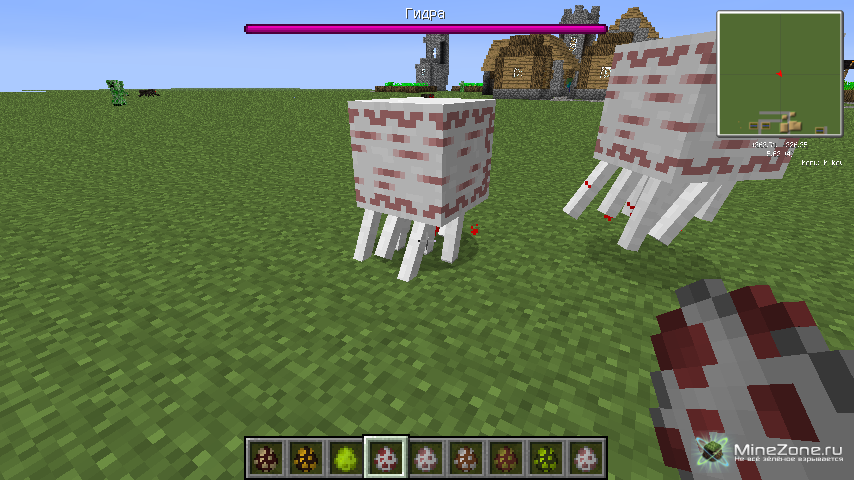Select the brown egg with dull red spots
Image resolution: width=854 pixels, height=480 pixels.
[x=505, y=458]
